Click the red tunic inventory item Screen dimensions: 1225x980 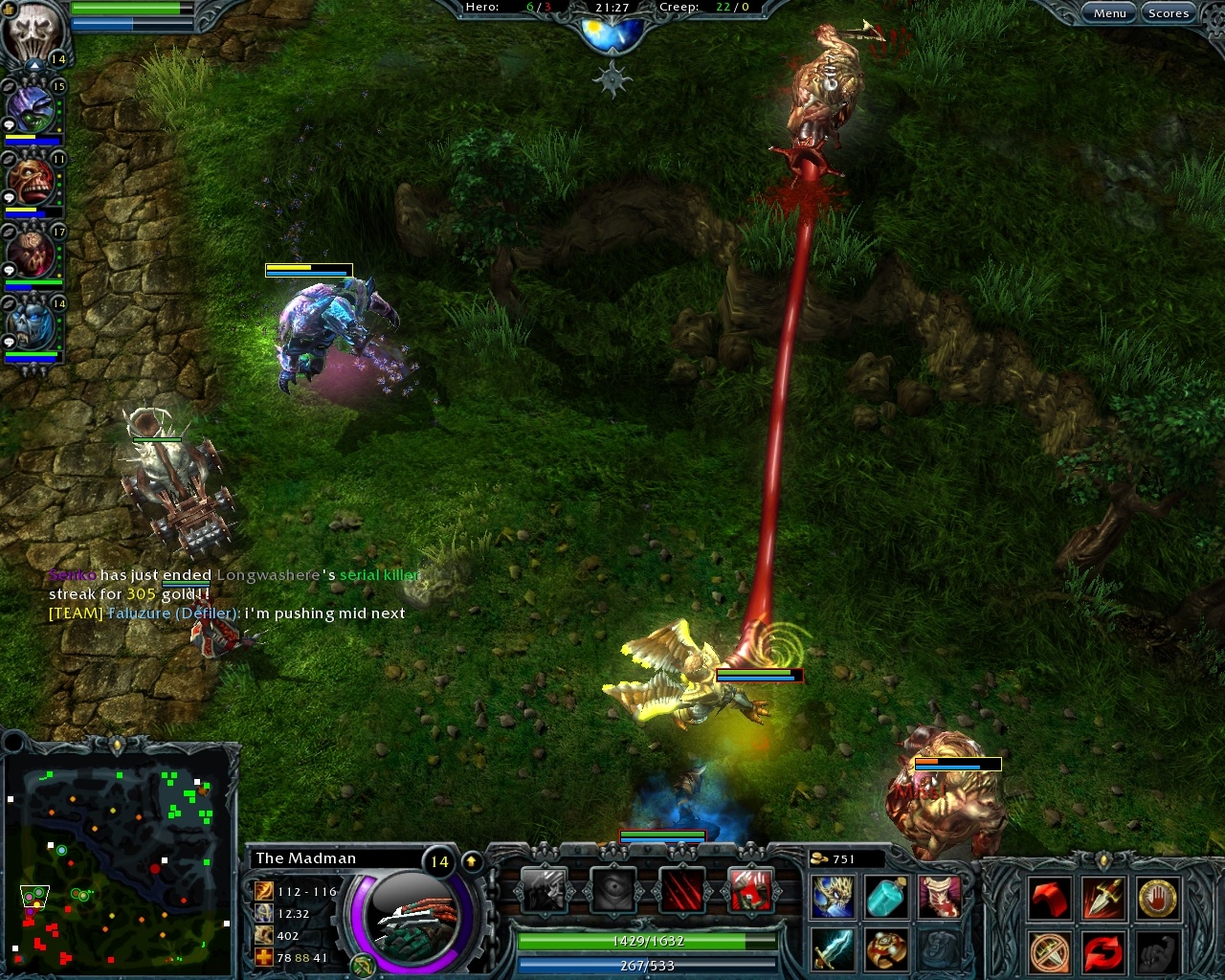tap(940, 897)
